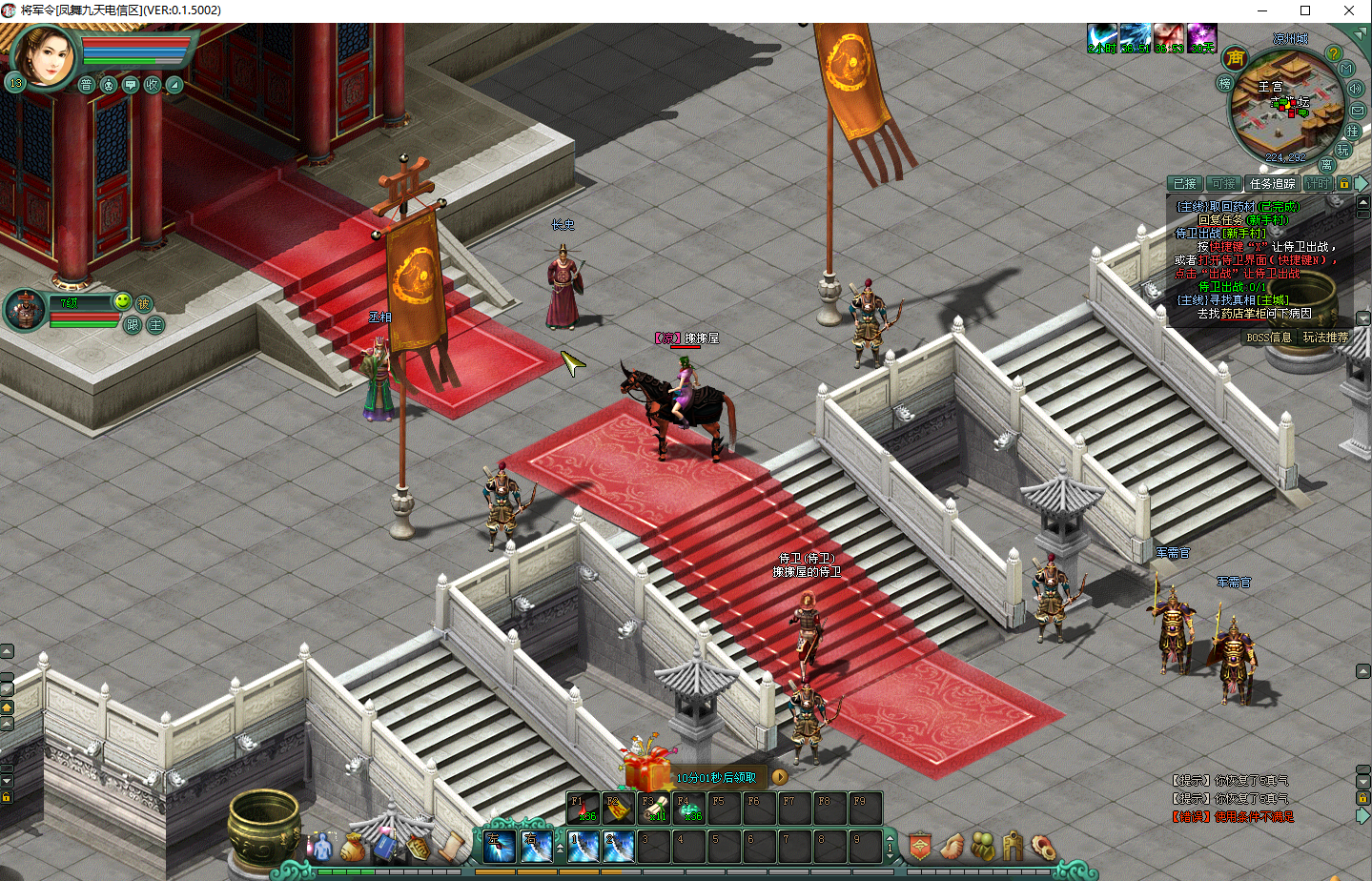Click the guard's 跟 follow button
Viewport: 1372px width, 881px height.
133,325
